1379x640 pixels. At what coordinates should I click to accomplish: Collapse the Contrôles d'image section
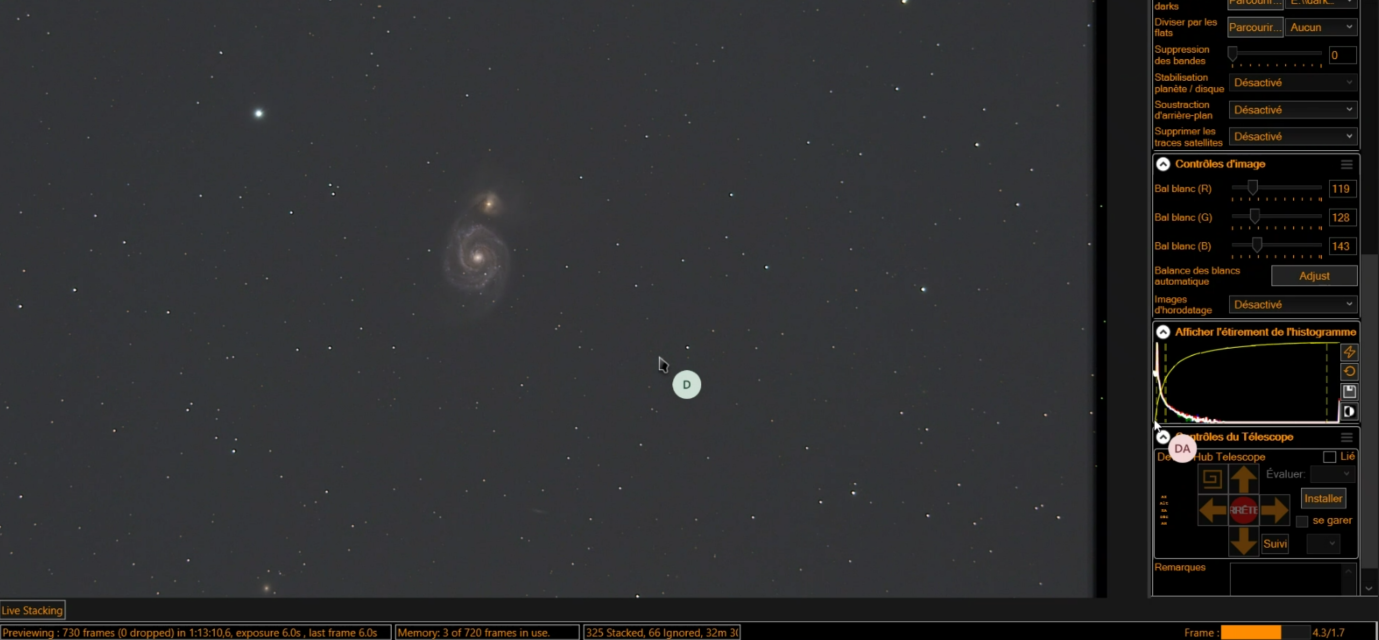pyautogui.click(x=1163, y=164)
